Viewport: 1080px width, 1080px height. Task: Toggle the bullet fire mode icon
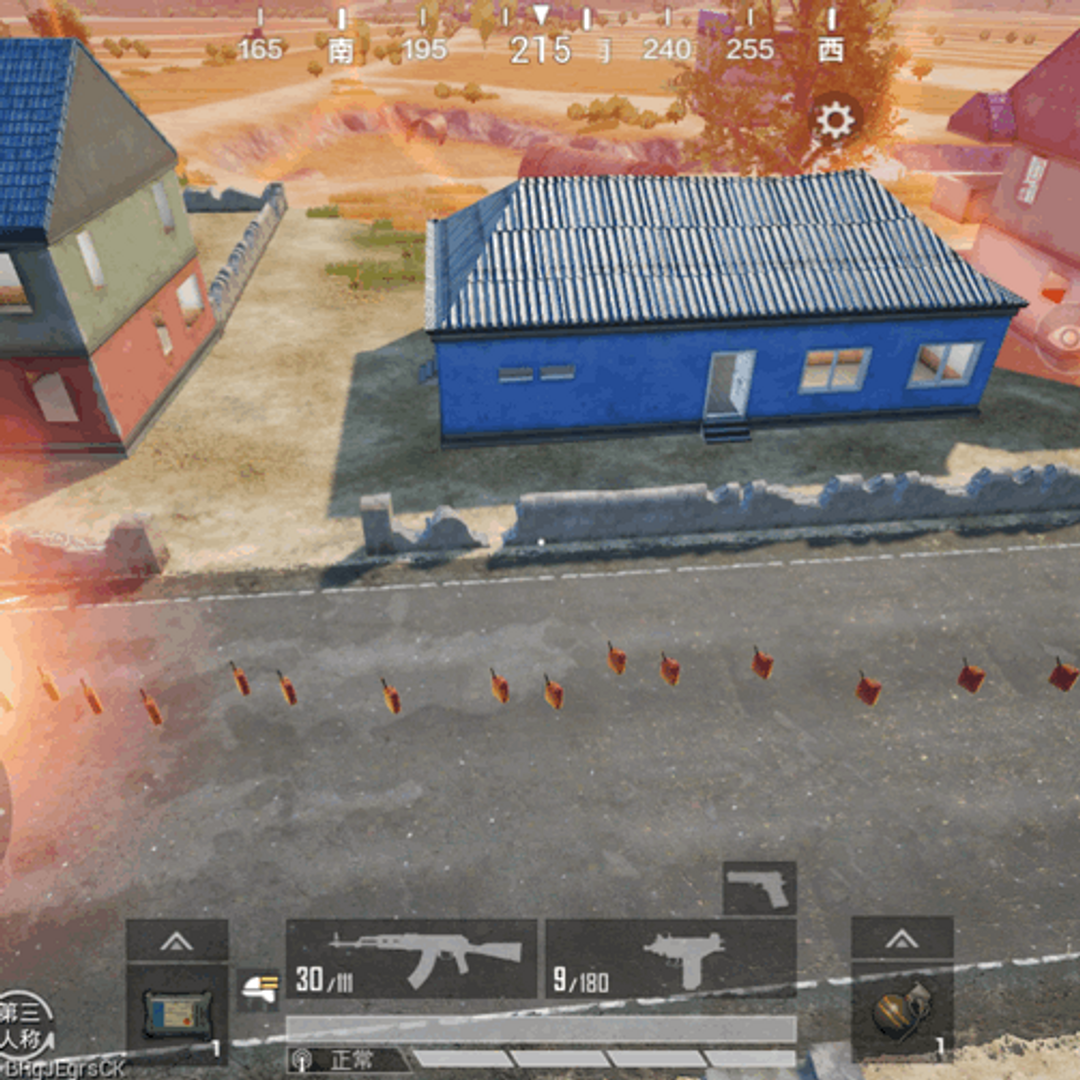pyautogui.click(x=258, y=988)
